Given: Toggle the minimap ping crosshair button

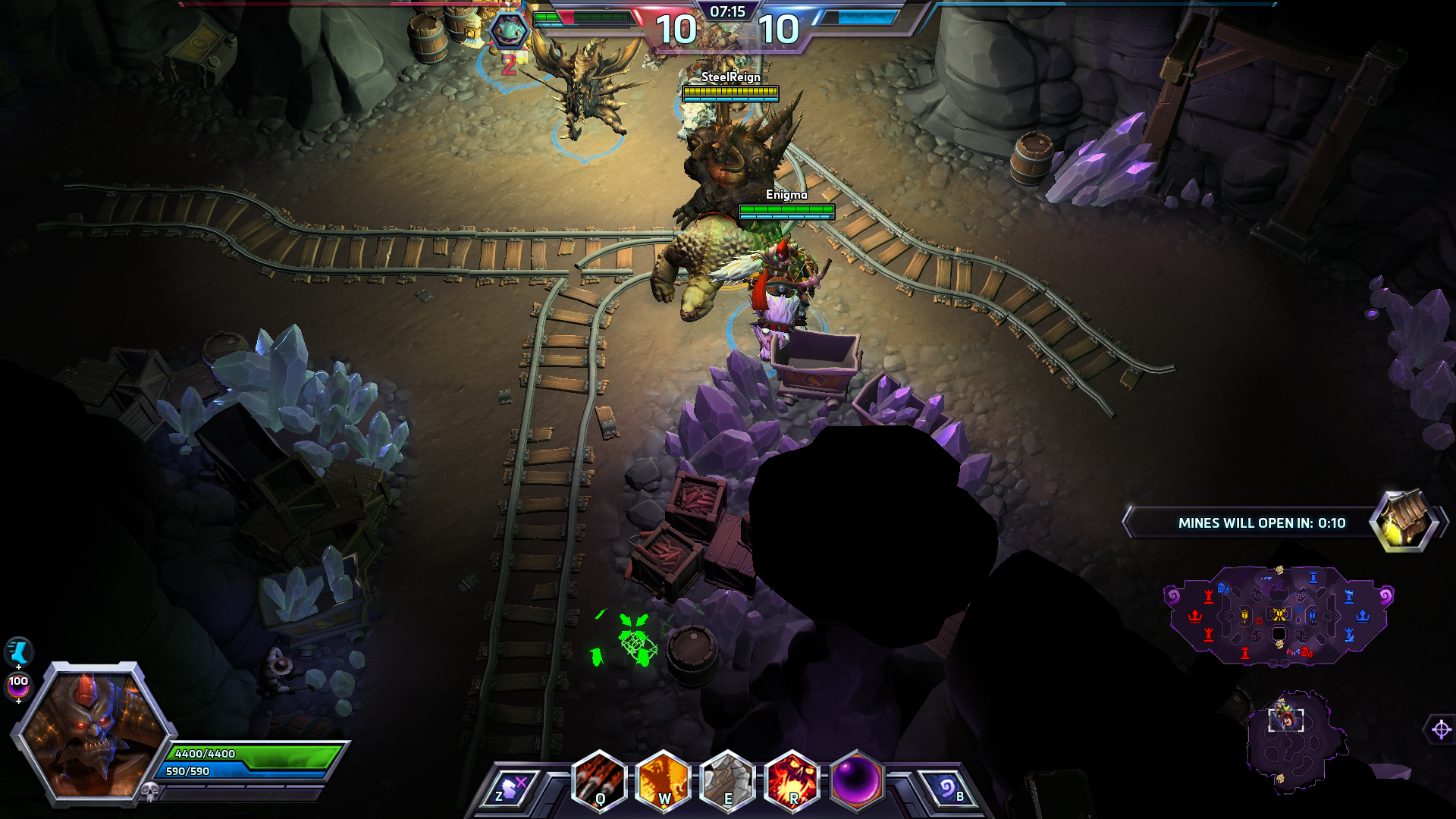Looking at the screenshot, I should 1441,730.
